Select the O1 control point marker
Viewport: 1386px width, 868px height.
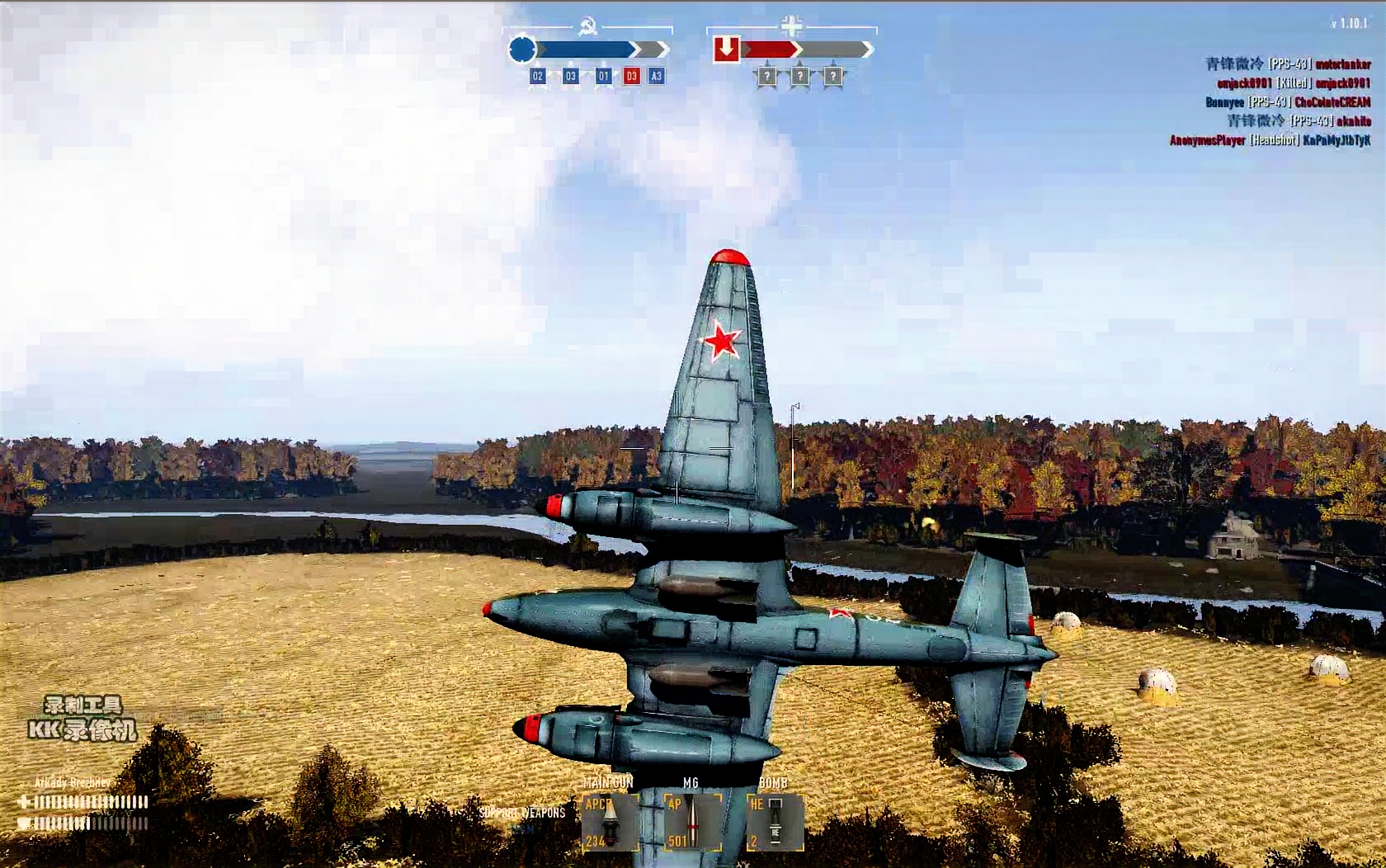click(x=604, y=76)
